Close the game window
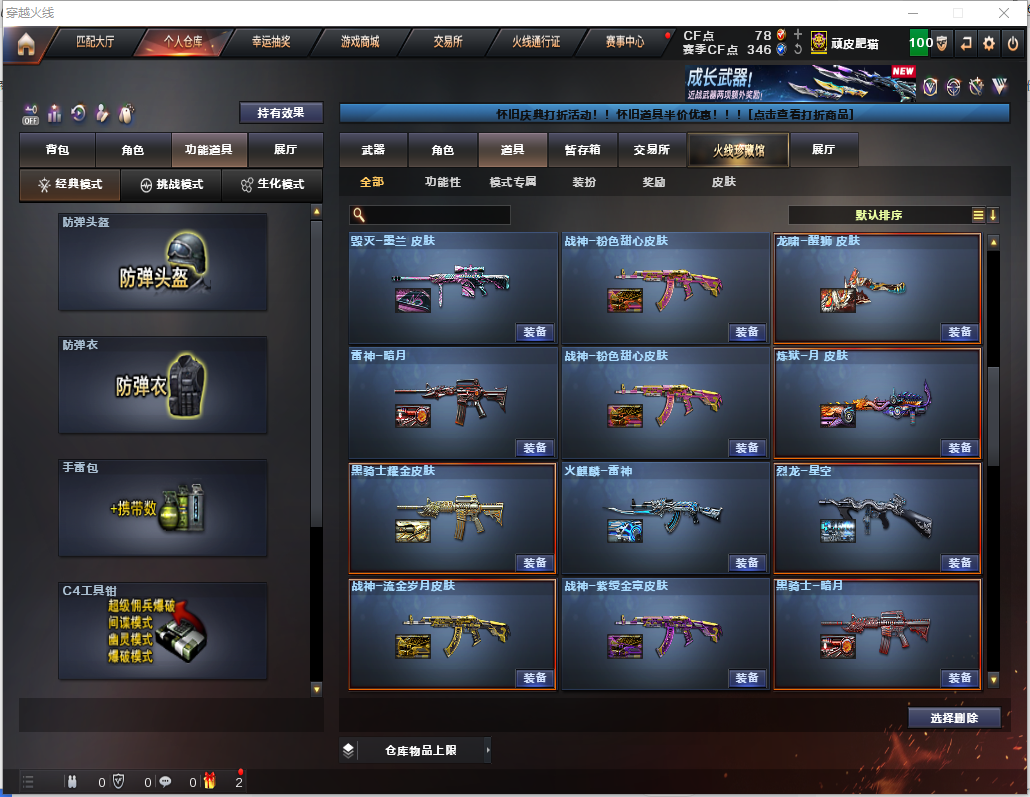Screen dimensions: 1030x797 click(x=1004, y=13)
